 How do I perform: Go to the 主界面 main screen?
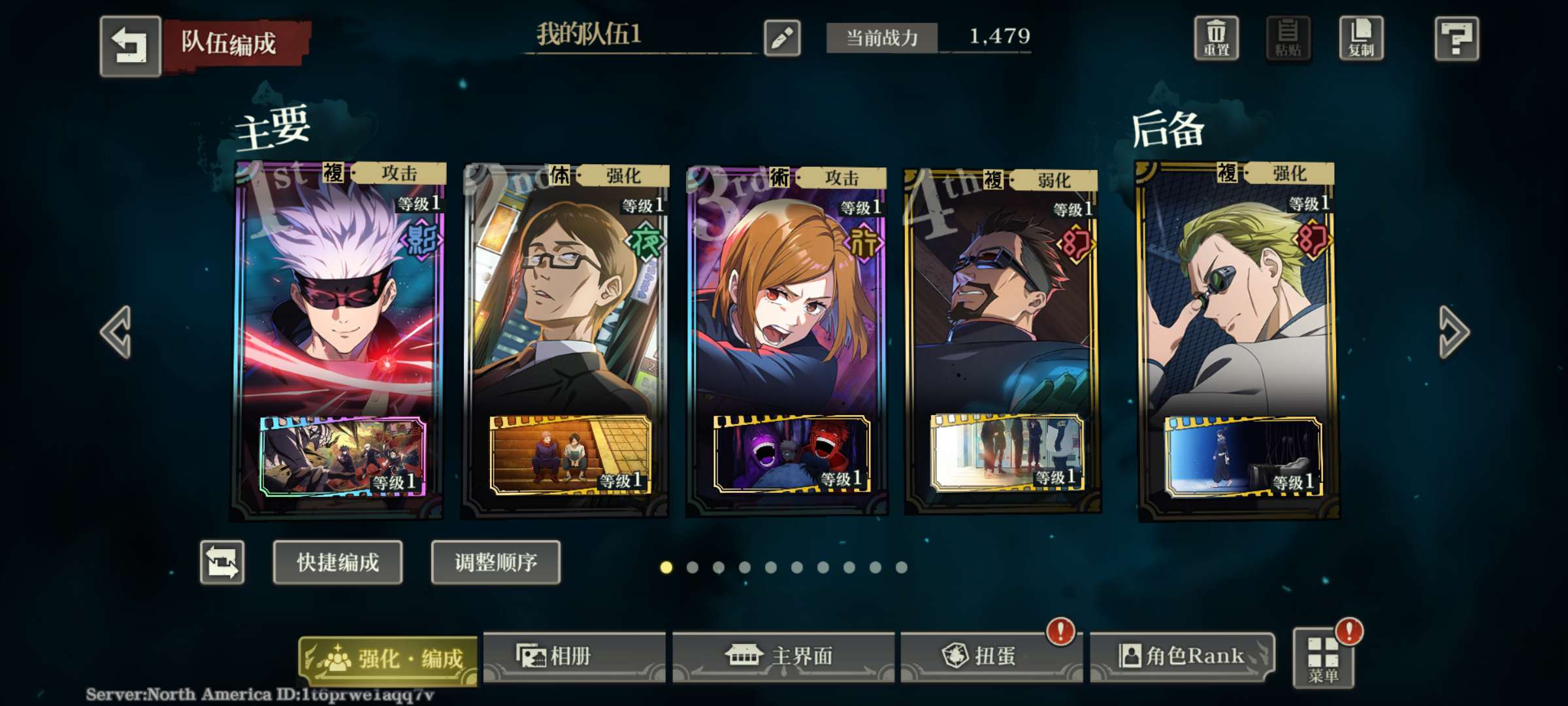(783, 656)
